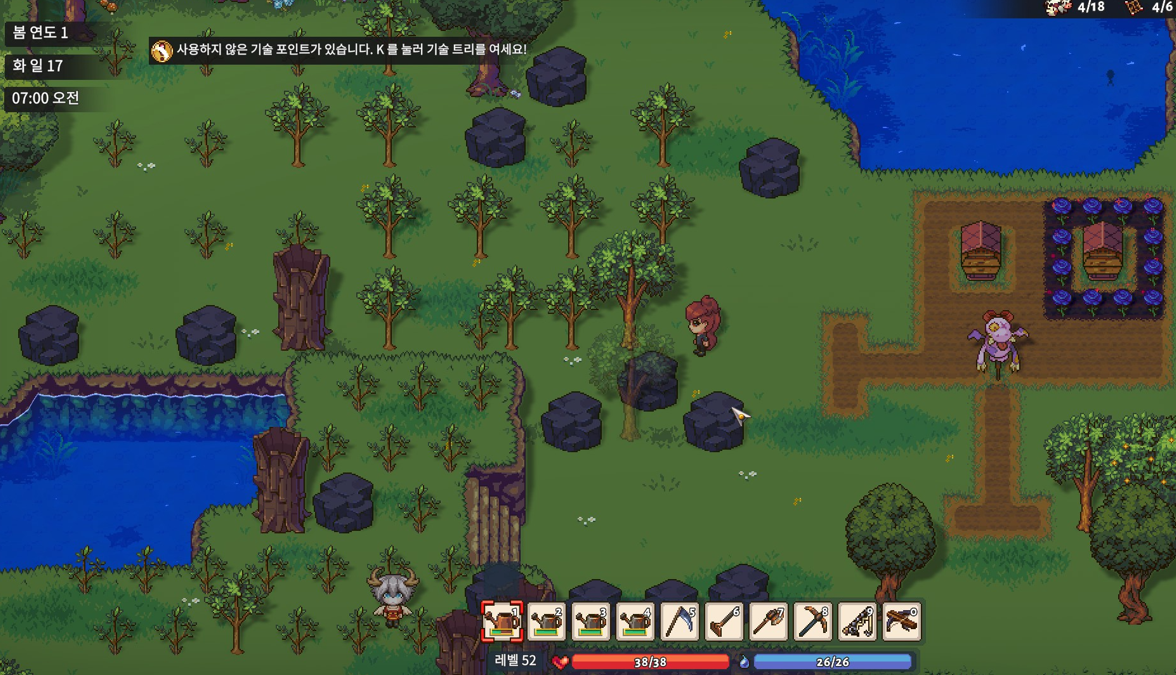Select the fishing rod slot
The image size is (1176, 675).
[857, 622]
